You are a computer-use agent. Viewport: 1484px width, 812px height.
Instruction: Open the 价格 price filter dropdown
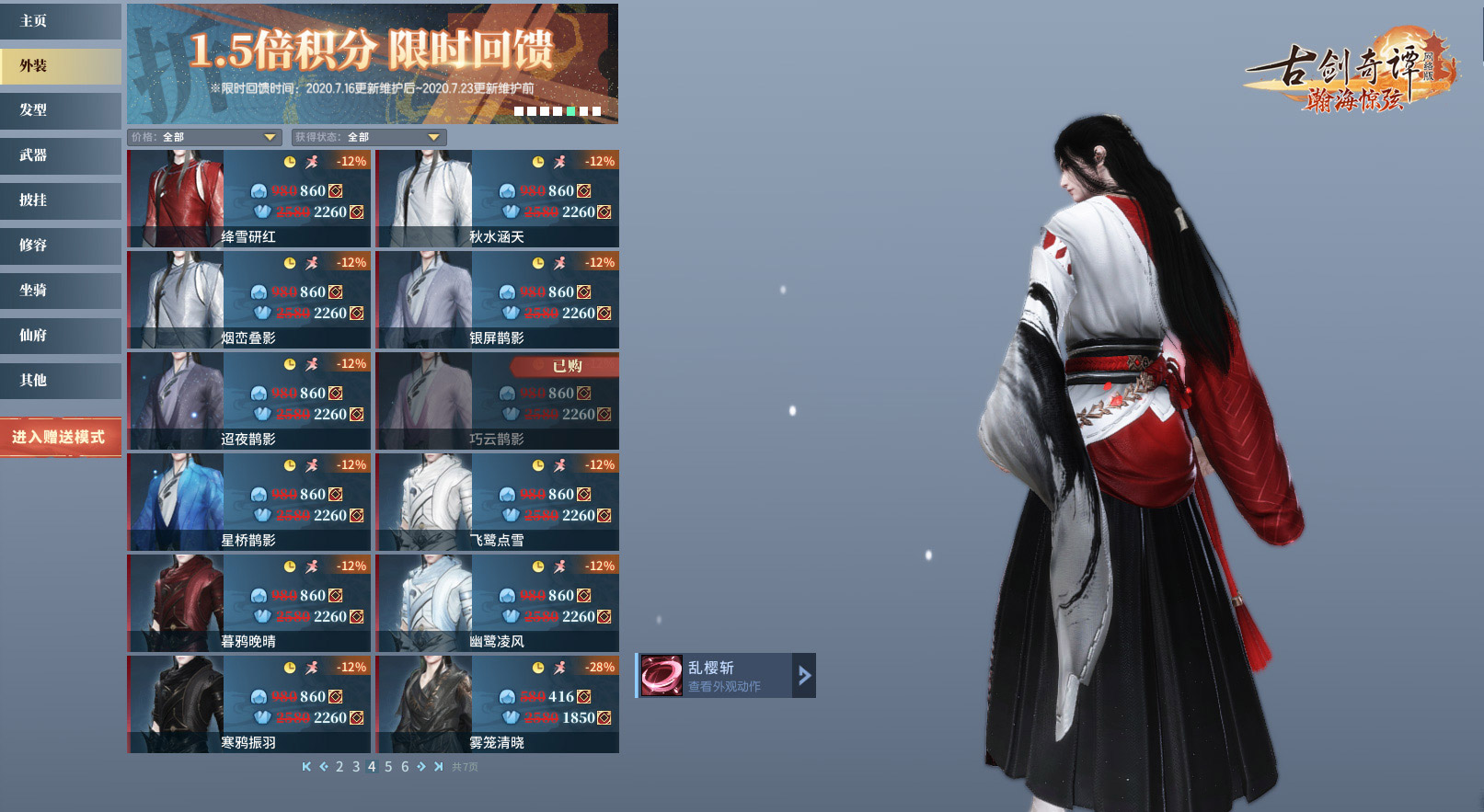[204, 137]
